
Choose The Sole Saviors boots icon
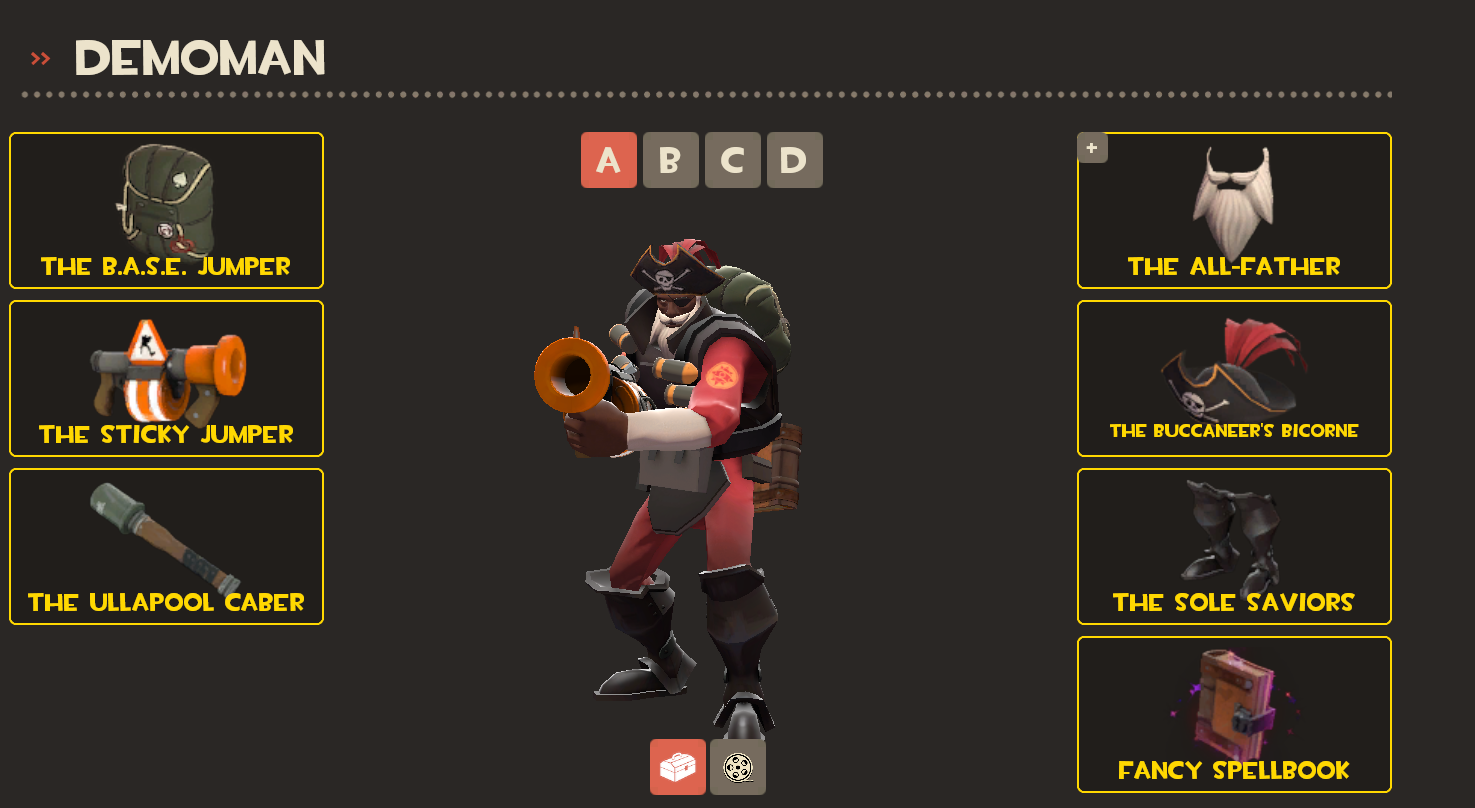coord(1233,535)
